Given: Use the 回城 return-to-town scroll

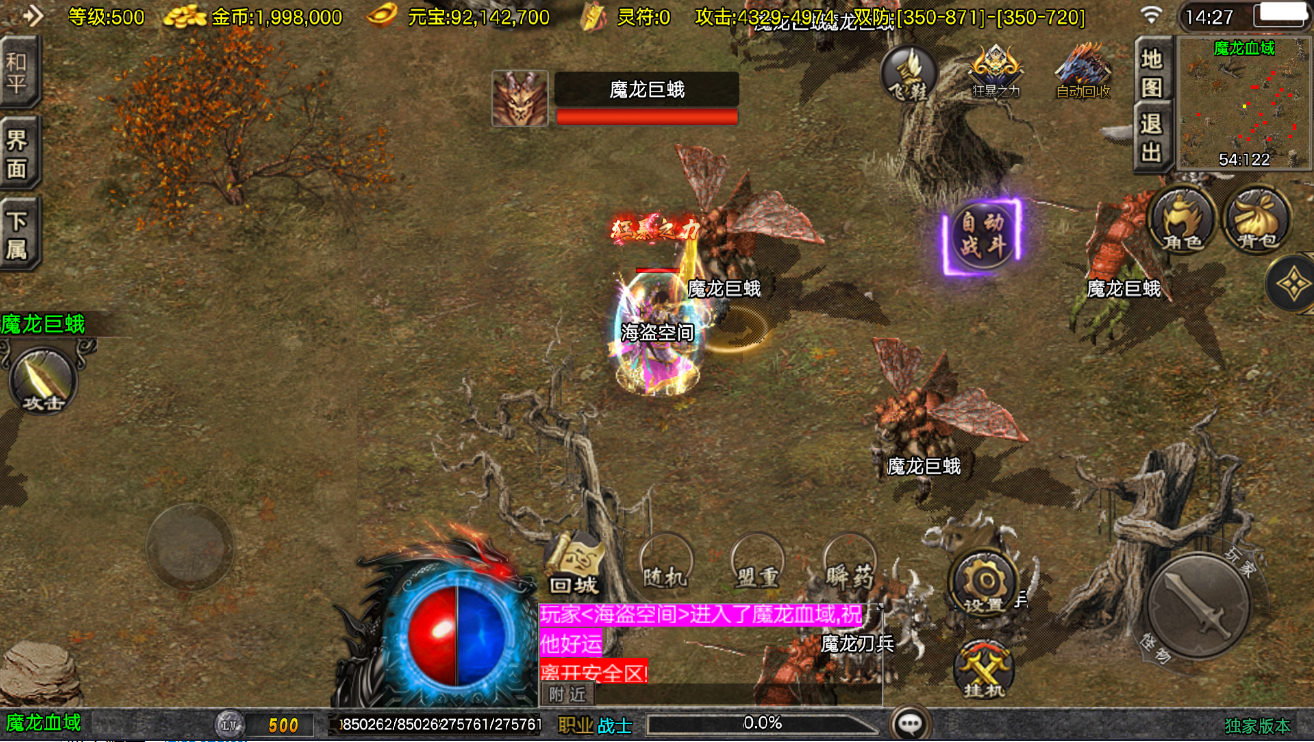Looking at the screenshot, I should [574, 565].
